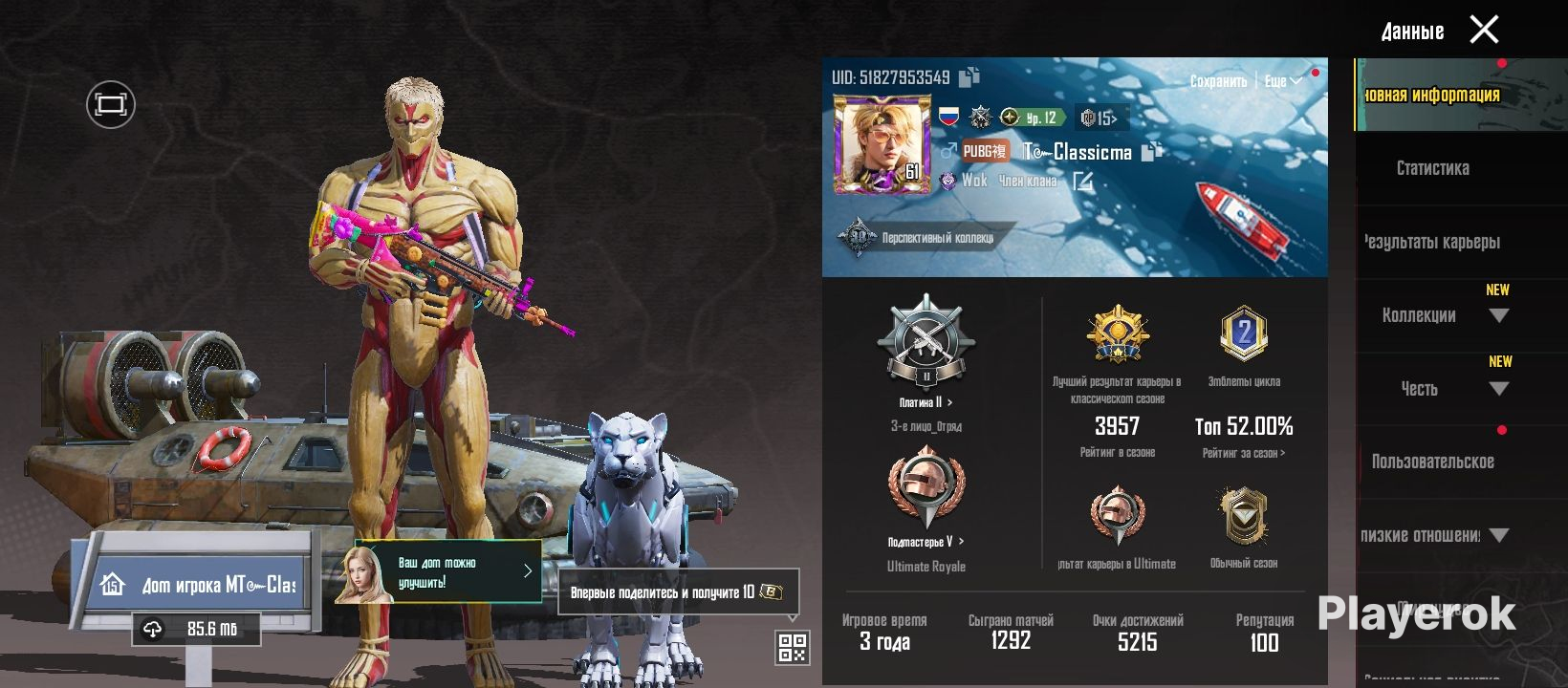Screen dimensions: 1568x688
Task: Expand the Честь section
Action: tap(1444, 389)
